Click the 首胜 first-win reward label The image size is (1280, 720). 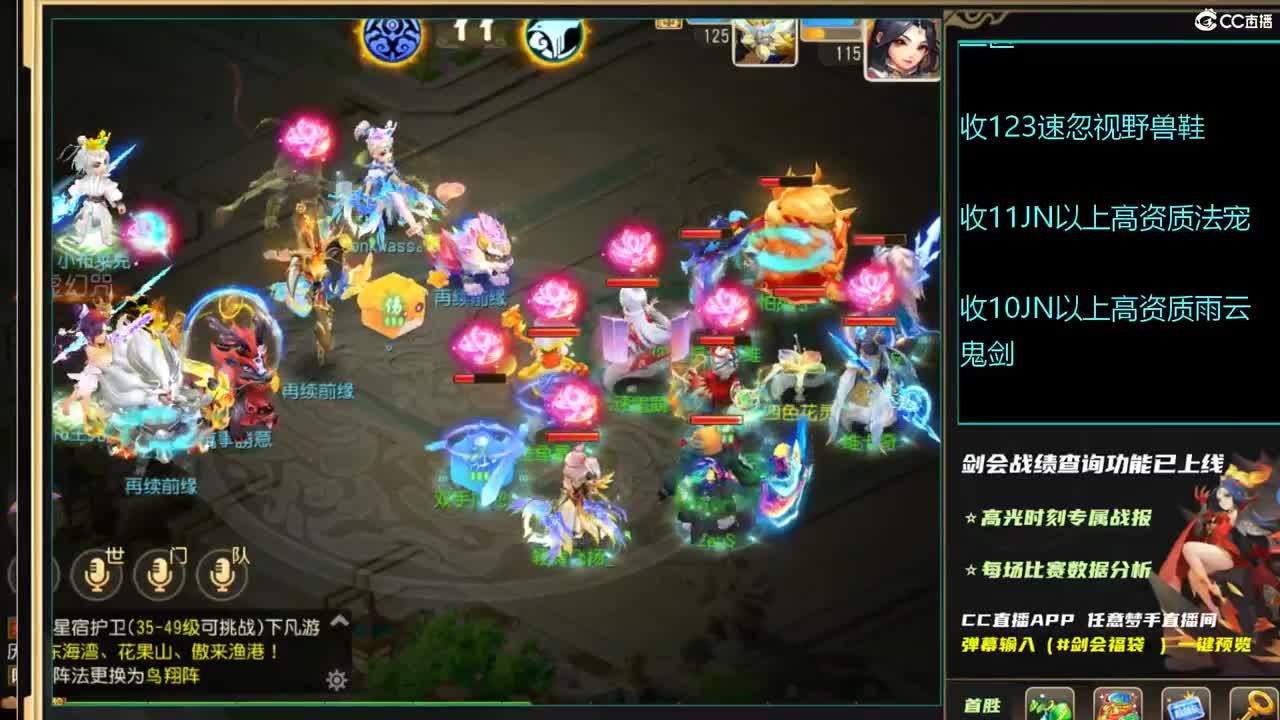point(984,703)
